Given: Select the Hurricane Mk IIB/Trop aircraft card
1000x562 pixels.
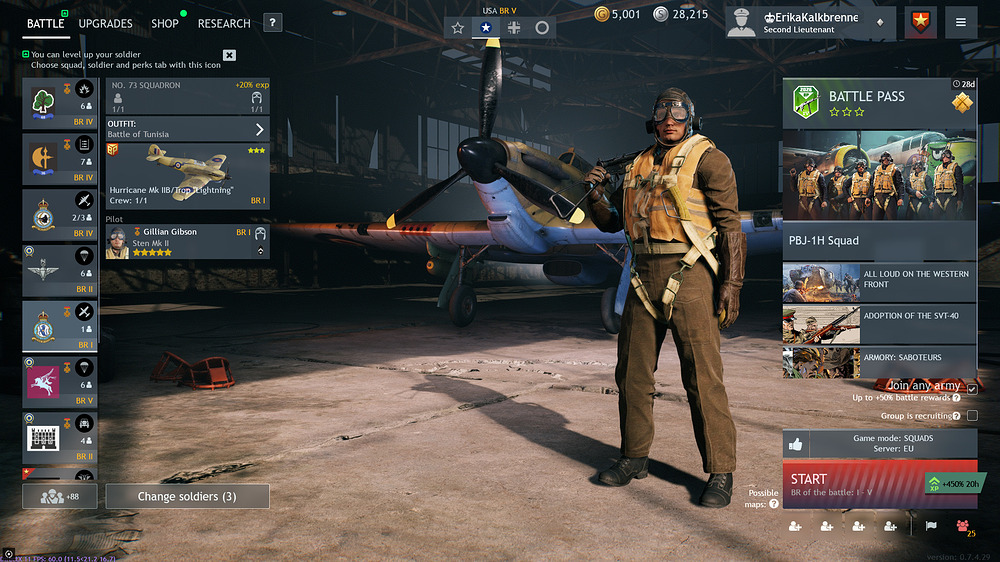Looking at the screenshot, I should click(187, 175).
